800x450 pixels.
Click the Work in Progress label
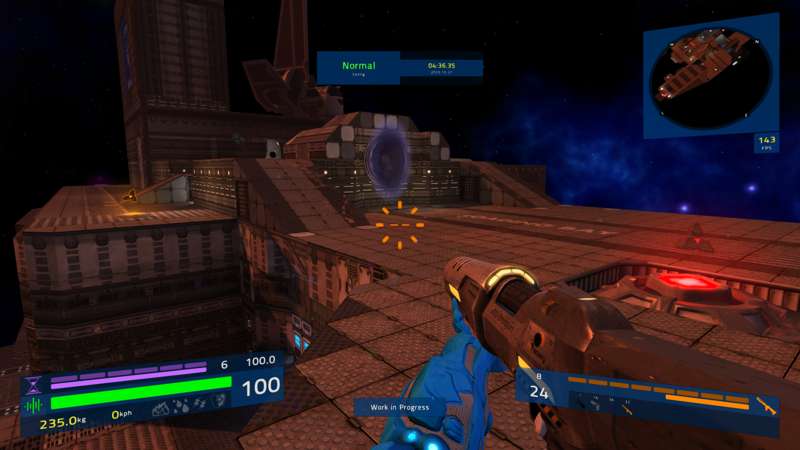399,407
